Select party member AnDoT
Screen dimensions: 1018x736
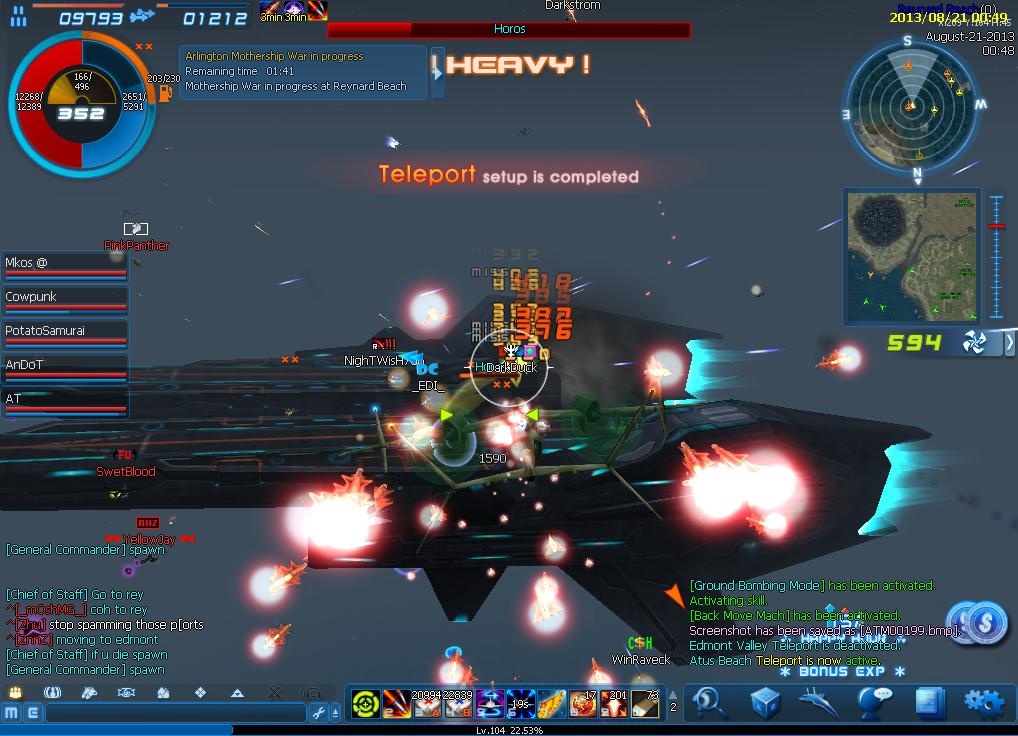[65, 367]
